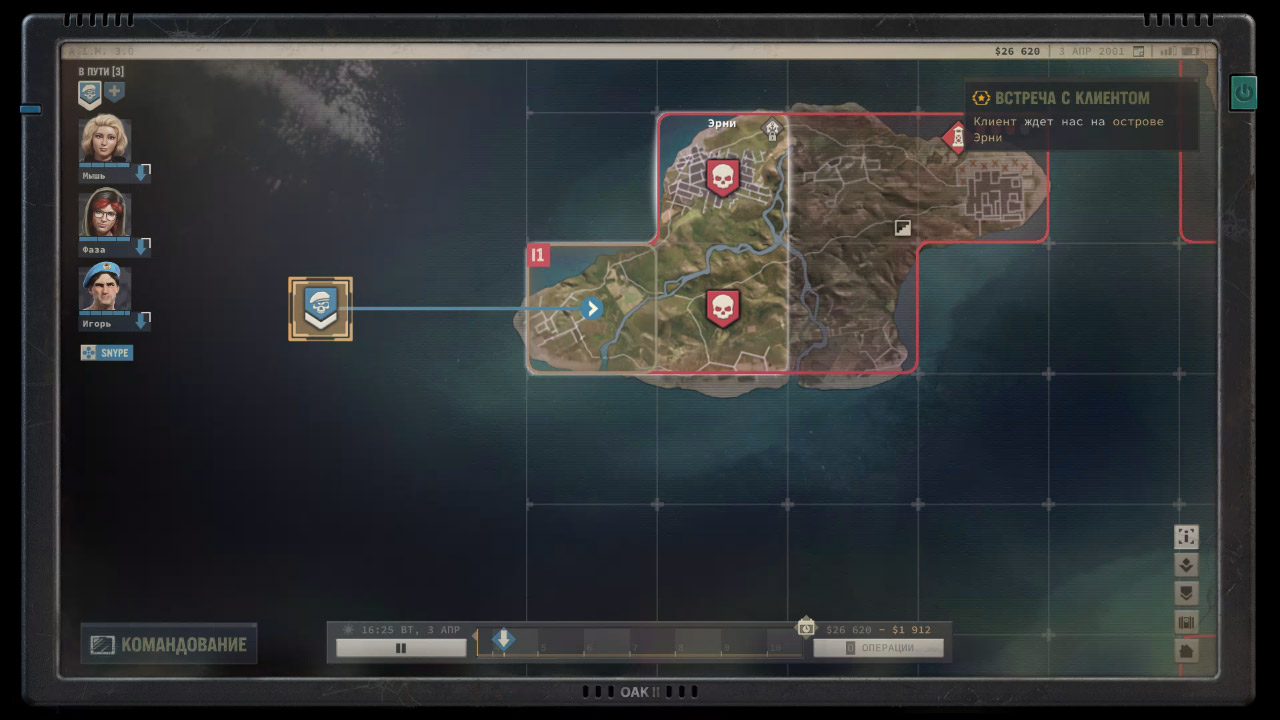The height and width of the screenshot is (720, 1280).
Task: Toggle the blue arrow under Мышь
Action: point(141,172)
